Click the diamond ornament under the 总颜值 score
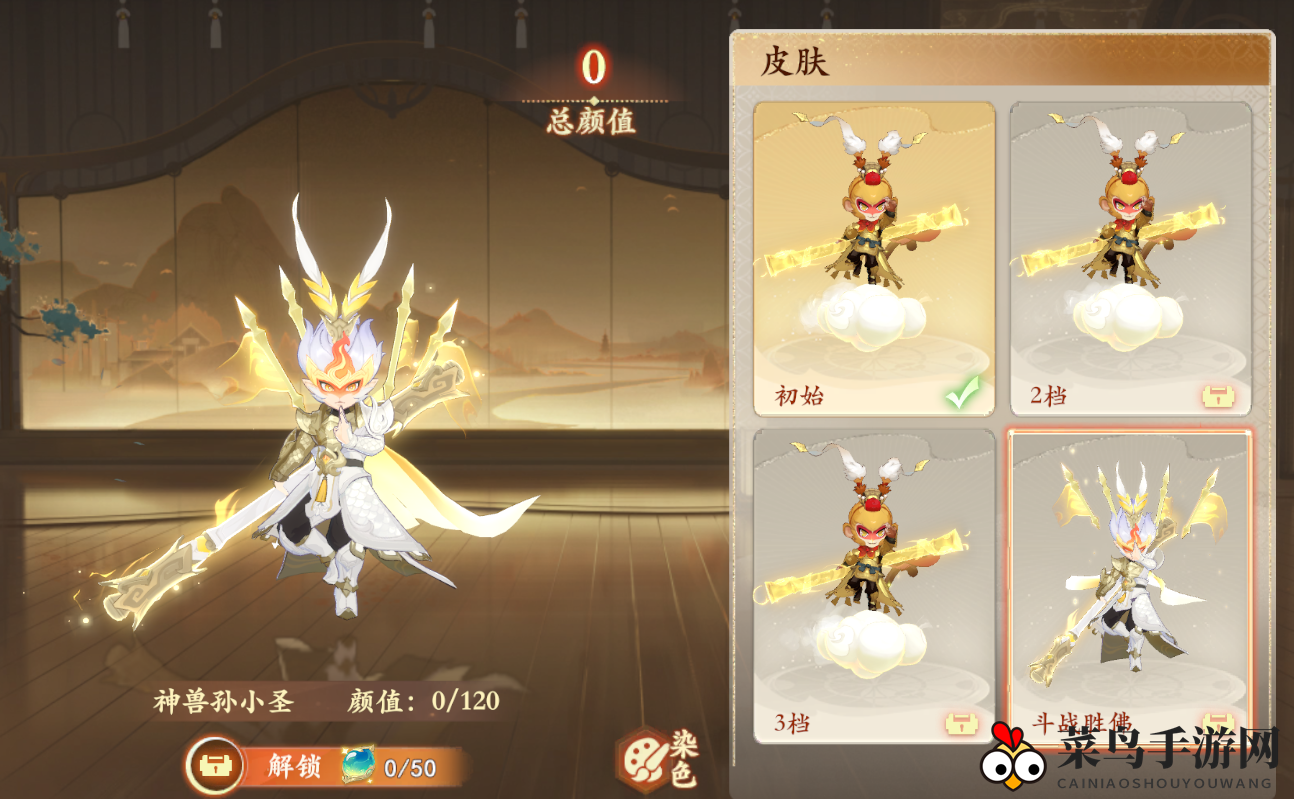Image resolution: width=1294 pixels, height=799 pixels. pos(592,101)
